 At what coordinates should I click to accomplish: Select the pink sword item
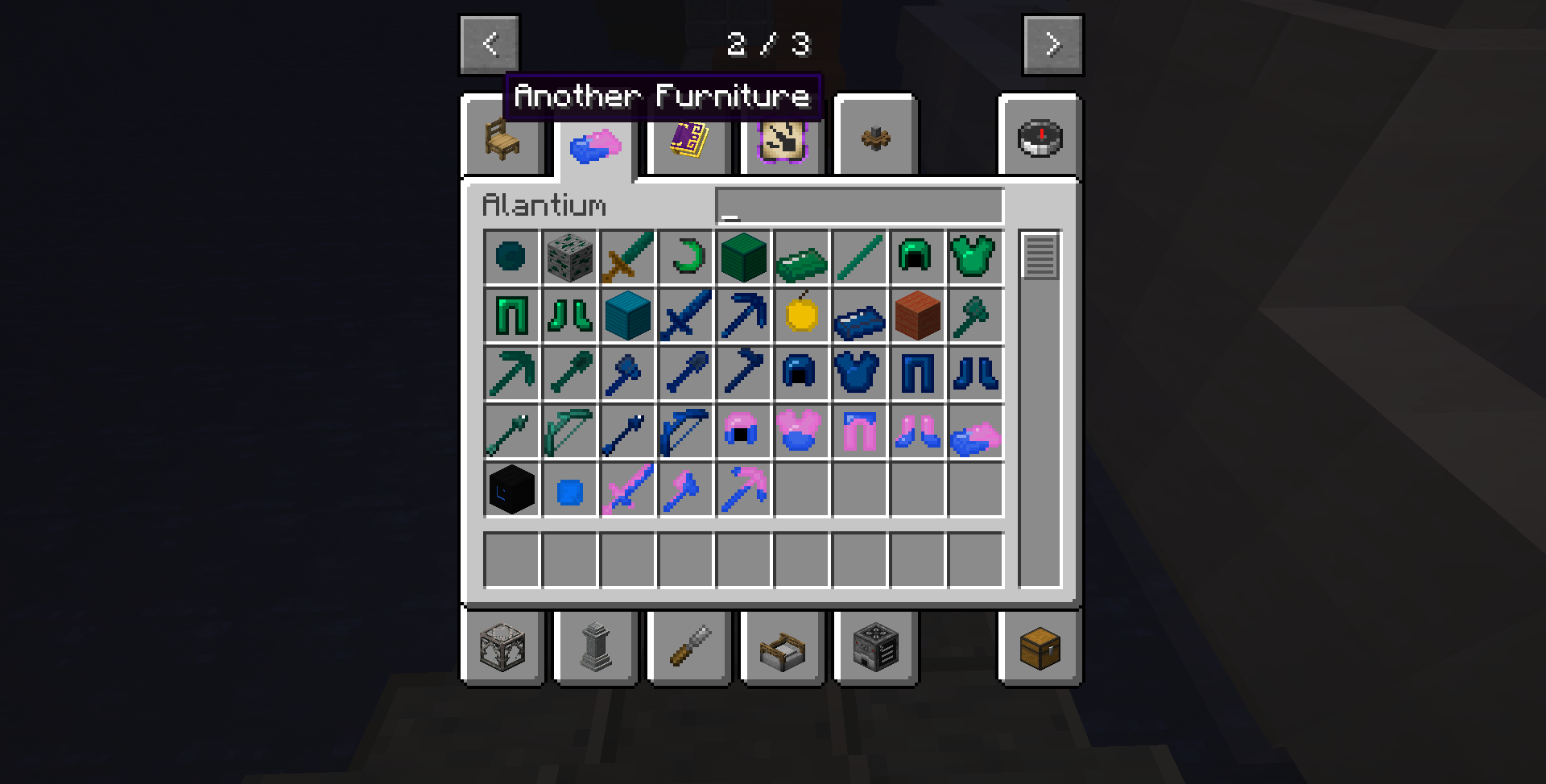click(x=627, y=489)
